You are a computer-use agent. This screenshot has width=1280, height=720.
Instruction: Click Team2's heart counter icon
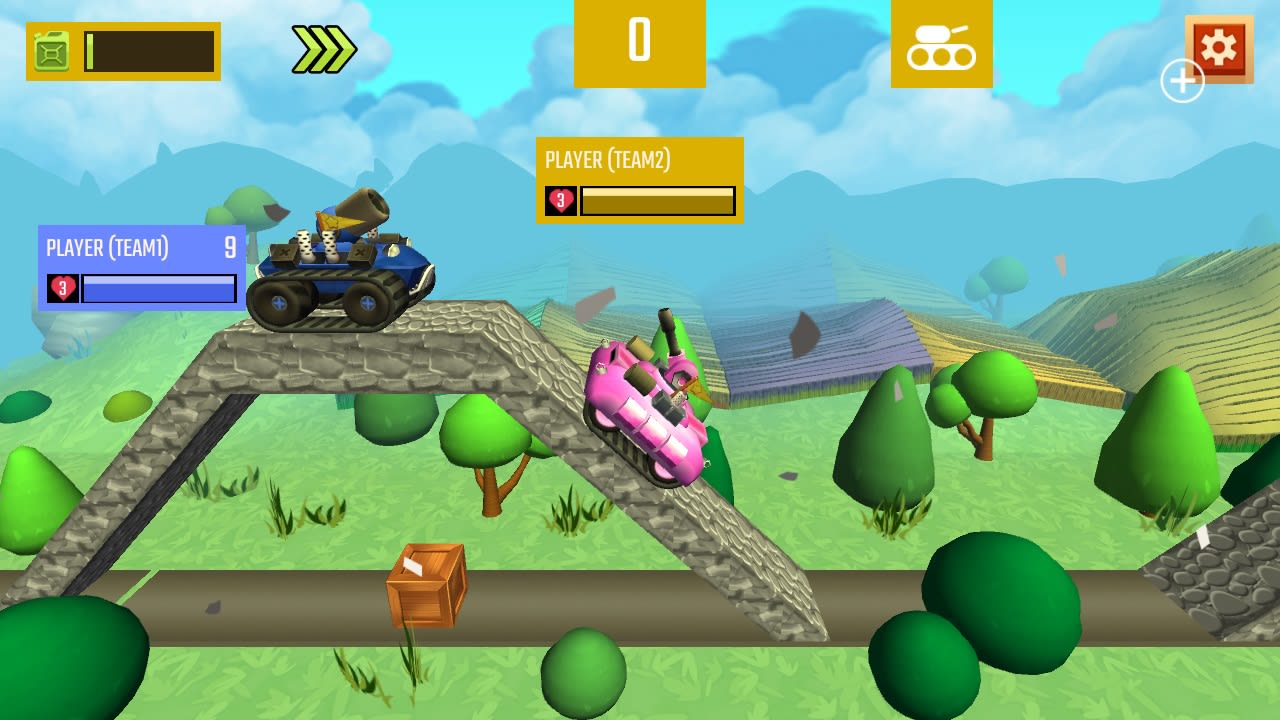click(x=560, y=200)
